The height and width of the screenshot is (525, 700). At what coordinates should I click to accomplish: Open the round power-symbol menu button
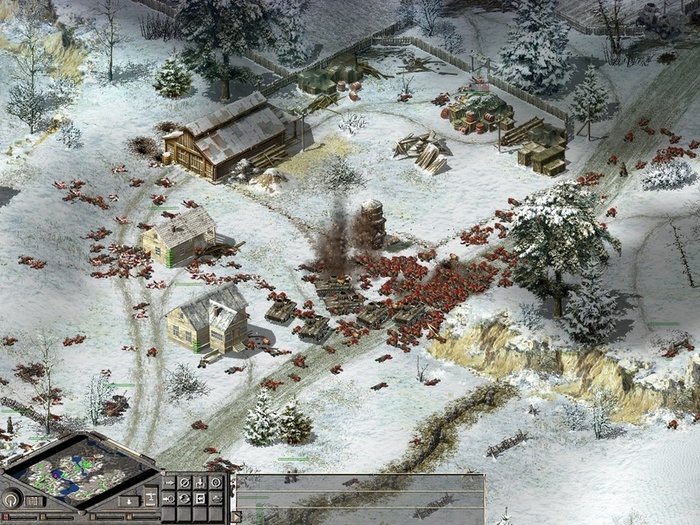click(x=12, y=499)
